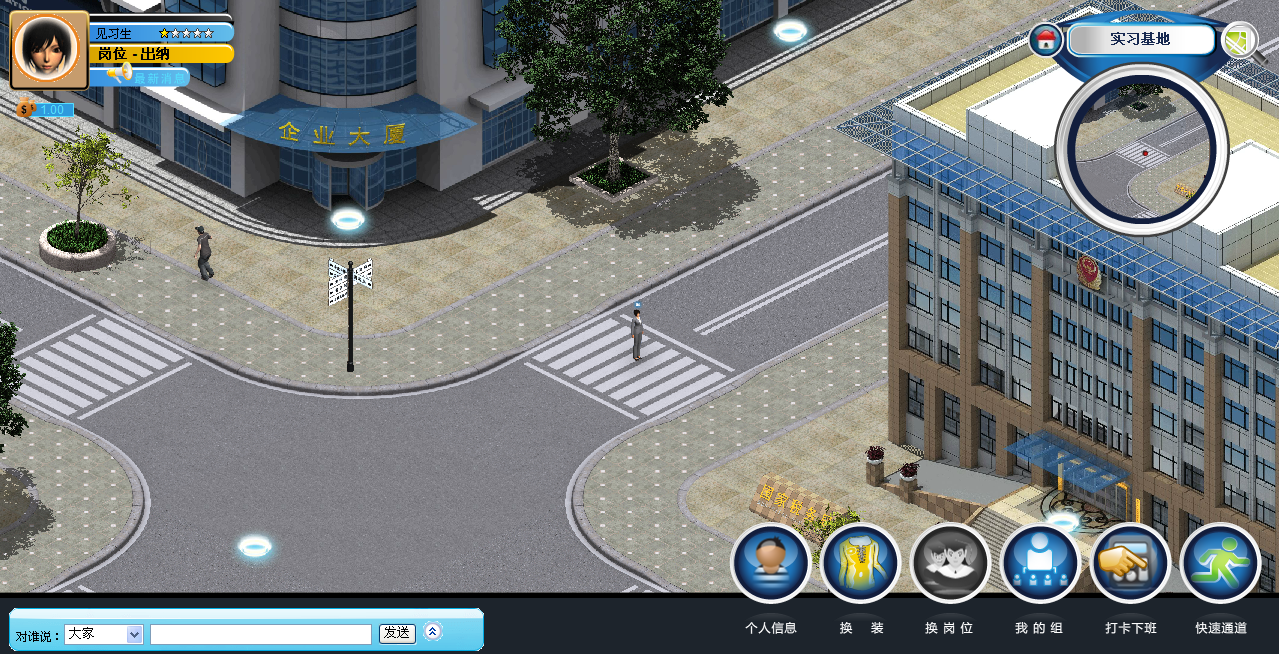Open the 大家 chat recipient dropdown
1279x654 pixels.
click(x=104, y=634)
